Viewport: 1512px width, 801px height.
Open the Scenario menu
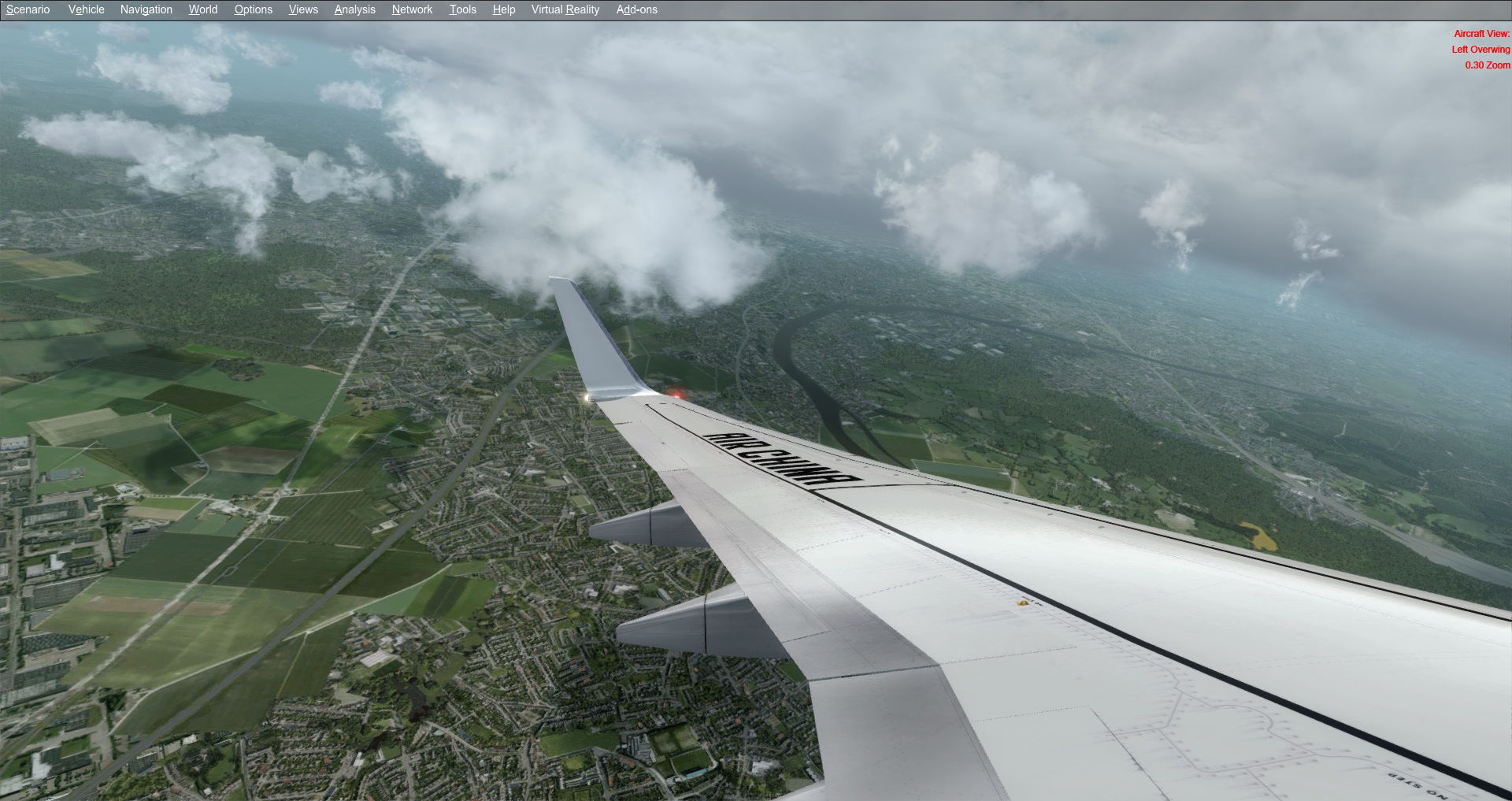[x=28, y=9]
